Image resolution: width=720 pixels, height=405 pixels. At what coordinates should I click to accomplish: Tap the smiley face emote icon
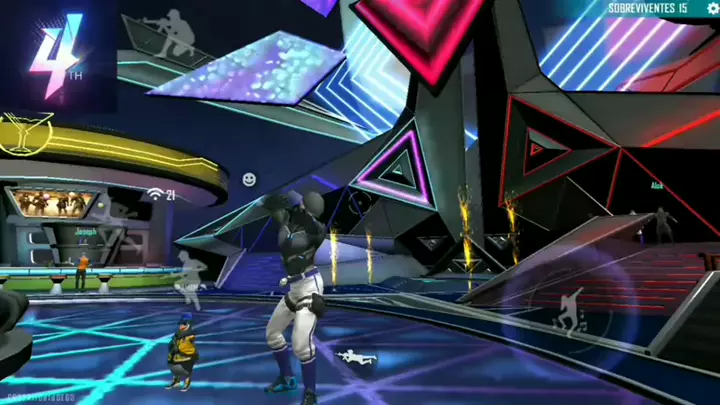[249, 179]
